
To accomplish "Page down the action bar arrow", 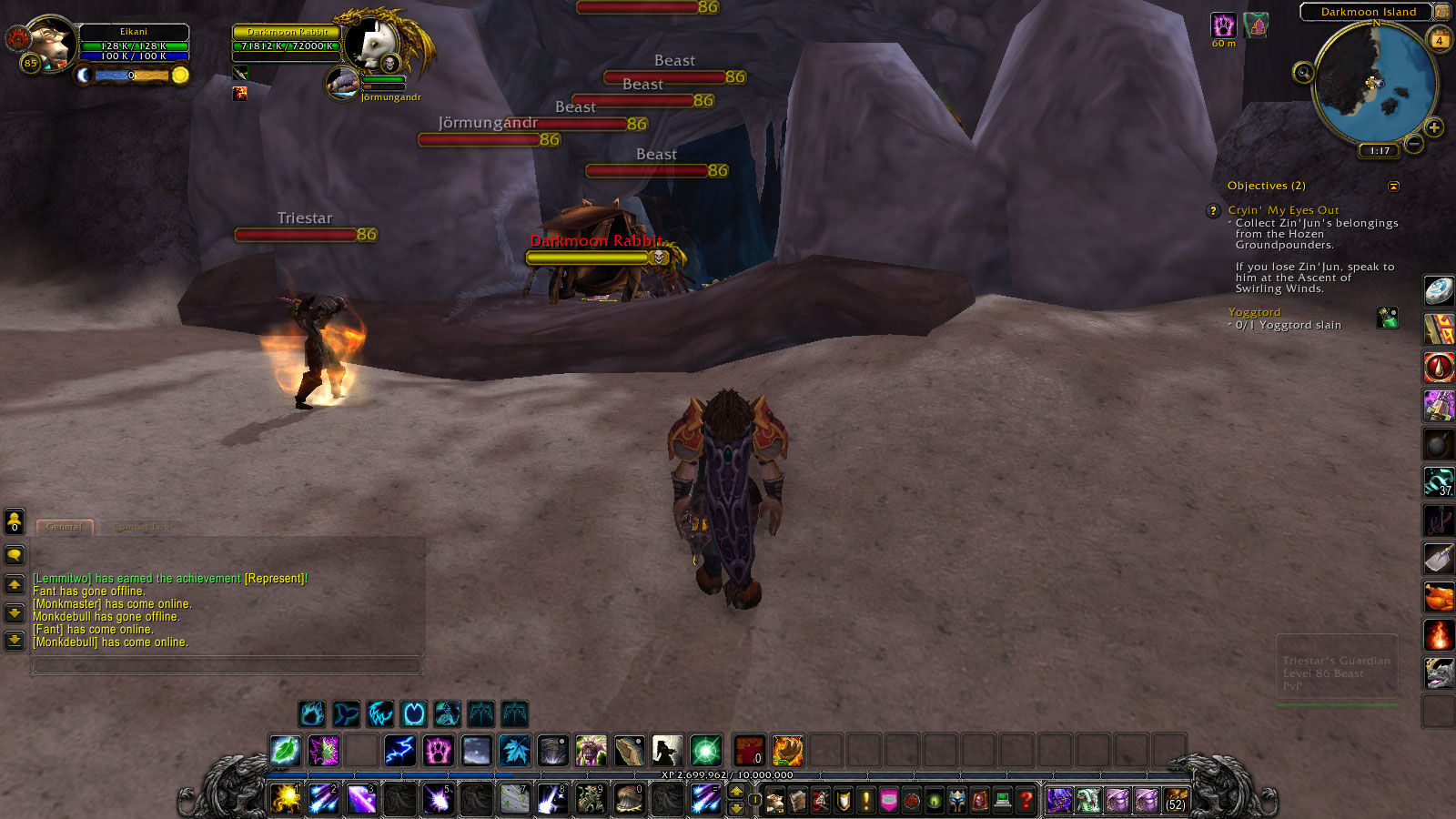I will [735, 808].
